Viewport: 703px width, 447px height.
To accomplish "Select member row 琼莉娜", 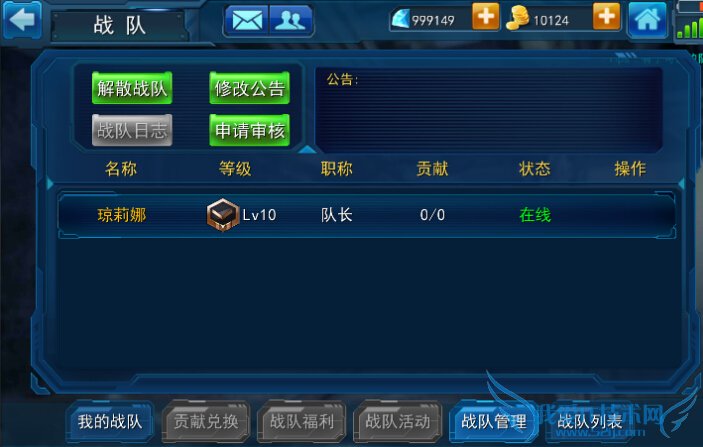I will tap(366, 214).
